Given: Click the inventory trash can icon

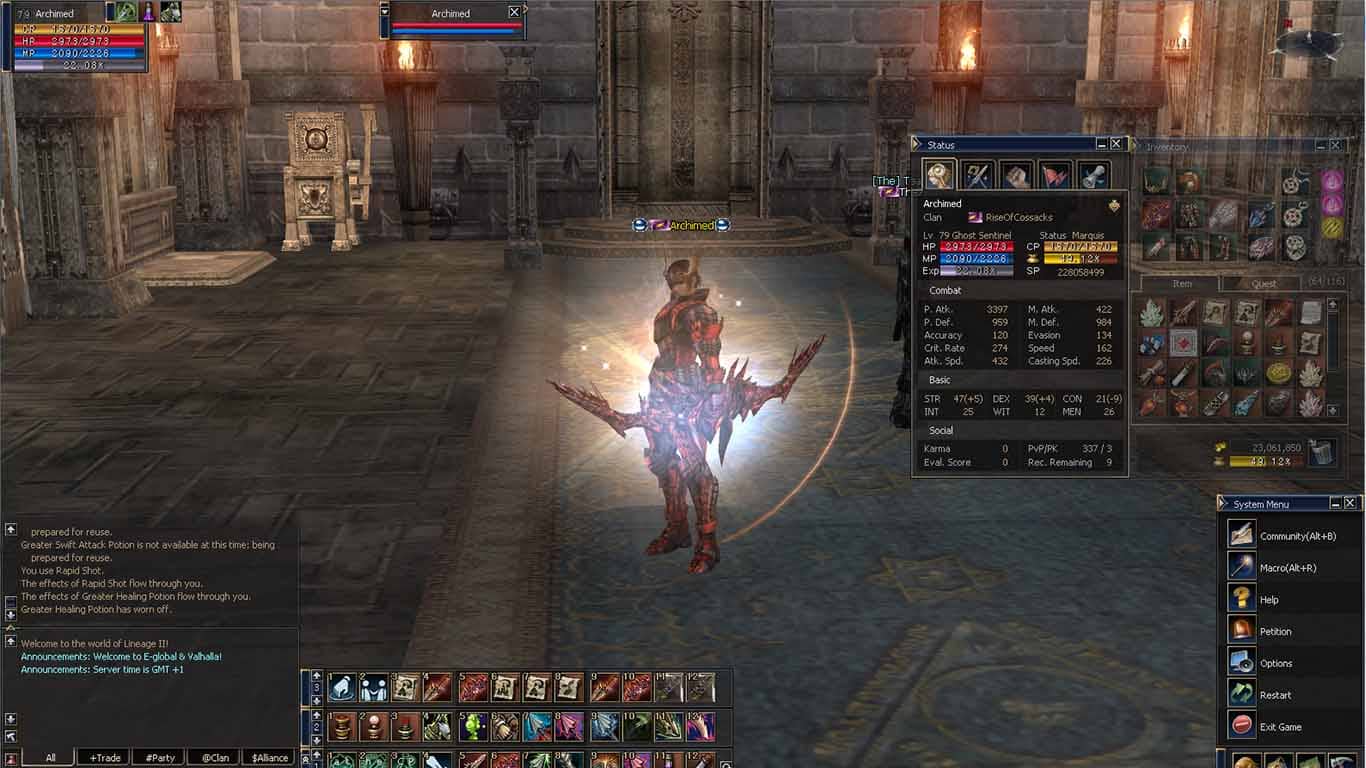Looking at the screenshot, I should pos(1322,452).
